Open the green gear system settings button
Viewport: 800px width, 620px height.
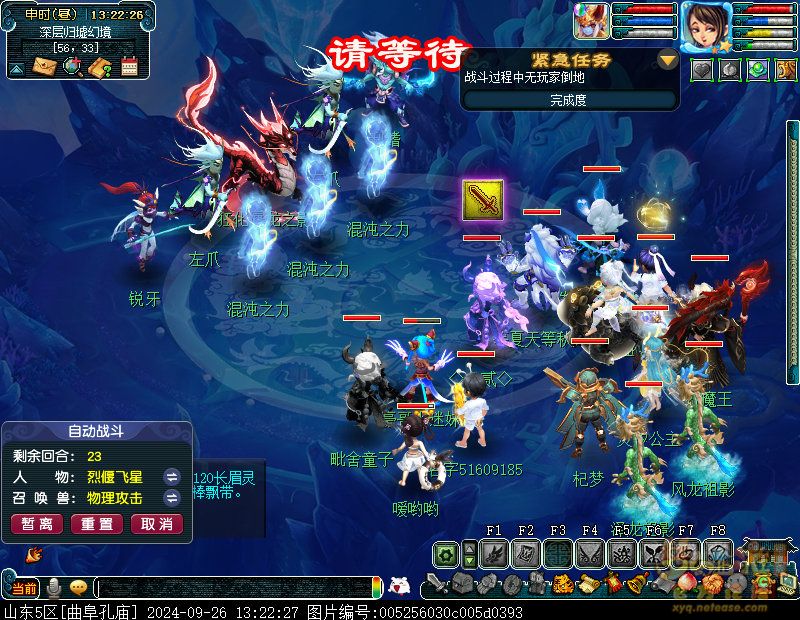click(446, 553)
